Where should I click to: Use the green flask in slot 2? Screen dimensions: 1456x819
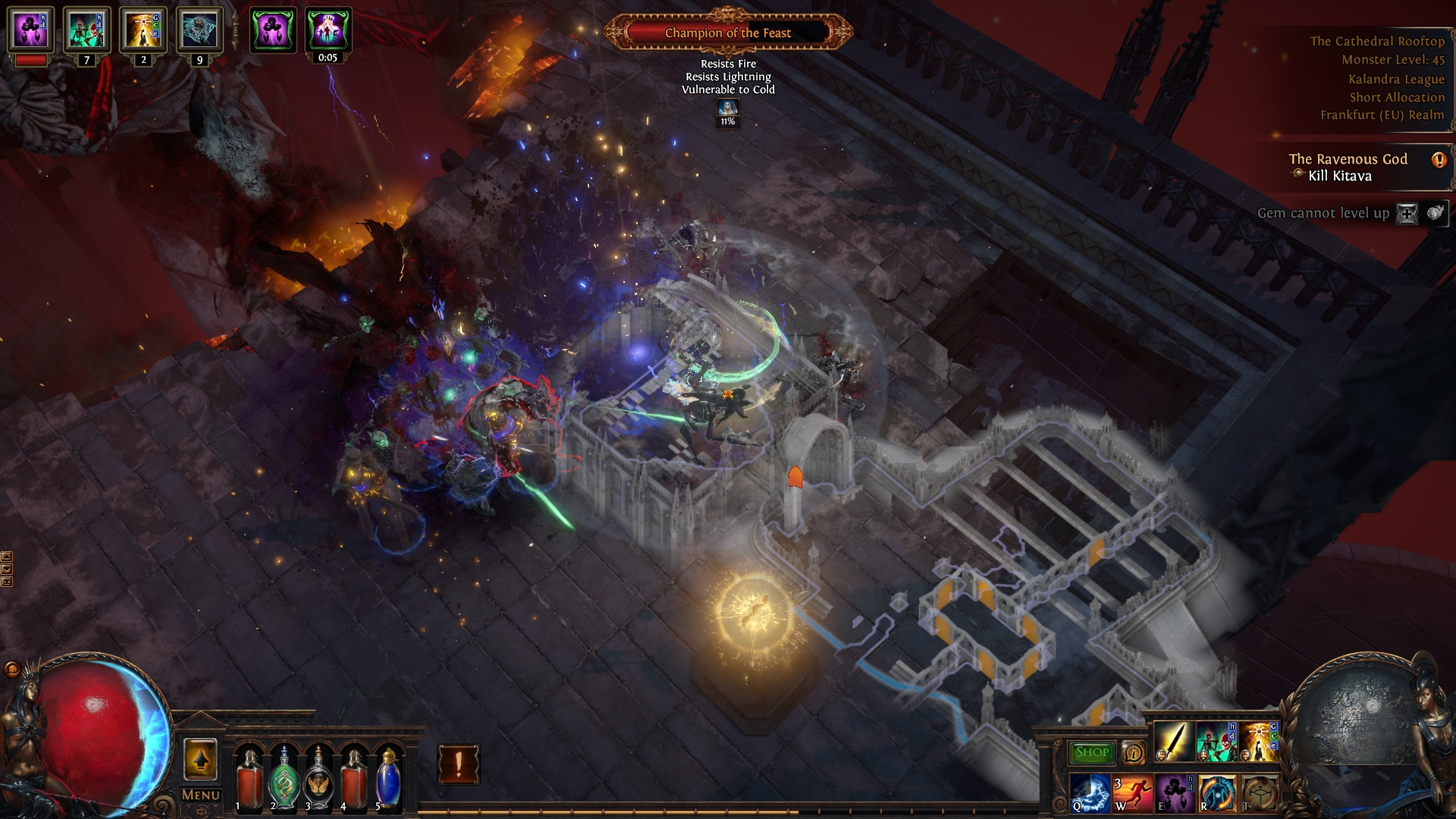coord(284,777)
